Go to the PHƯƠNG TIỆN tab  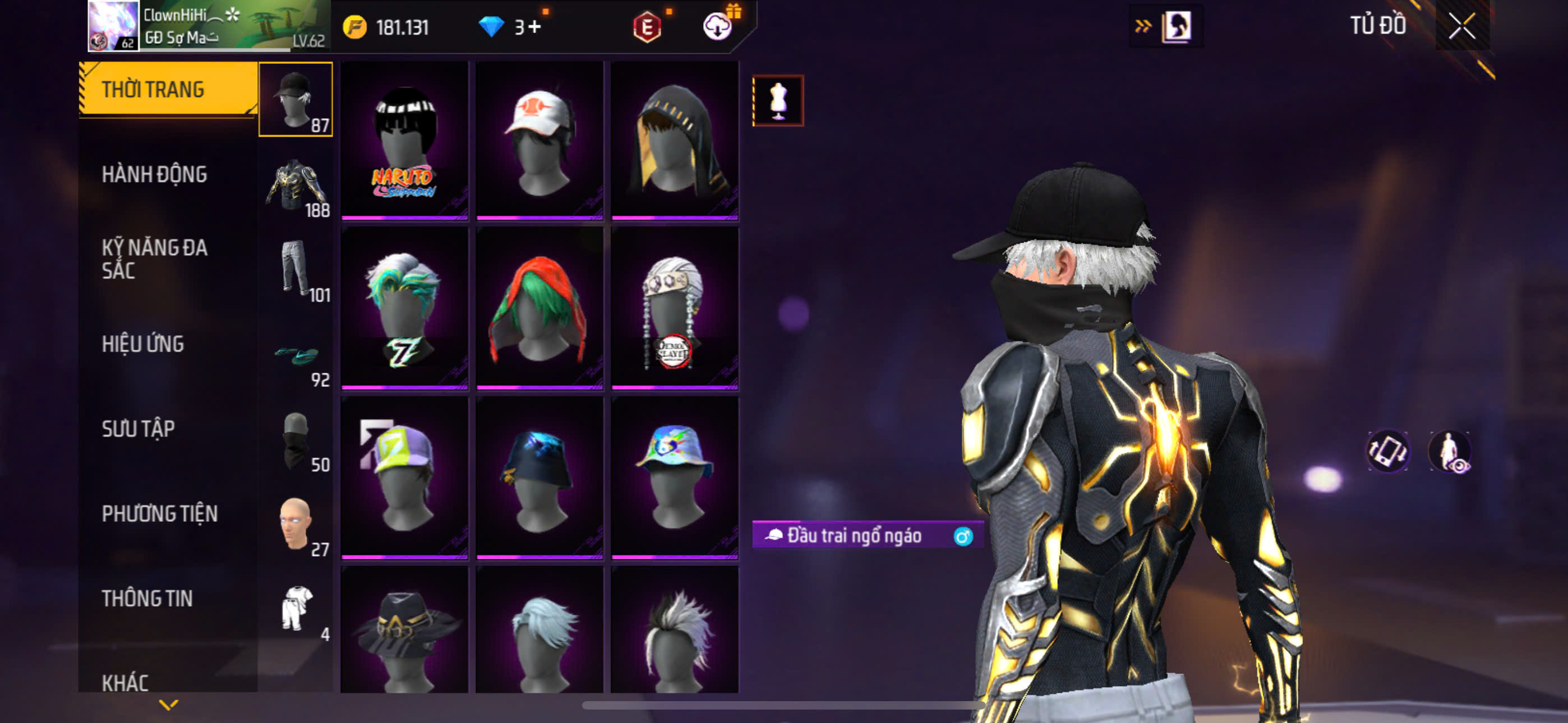[159, 513]
